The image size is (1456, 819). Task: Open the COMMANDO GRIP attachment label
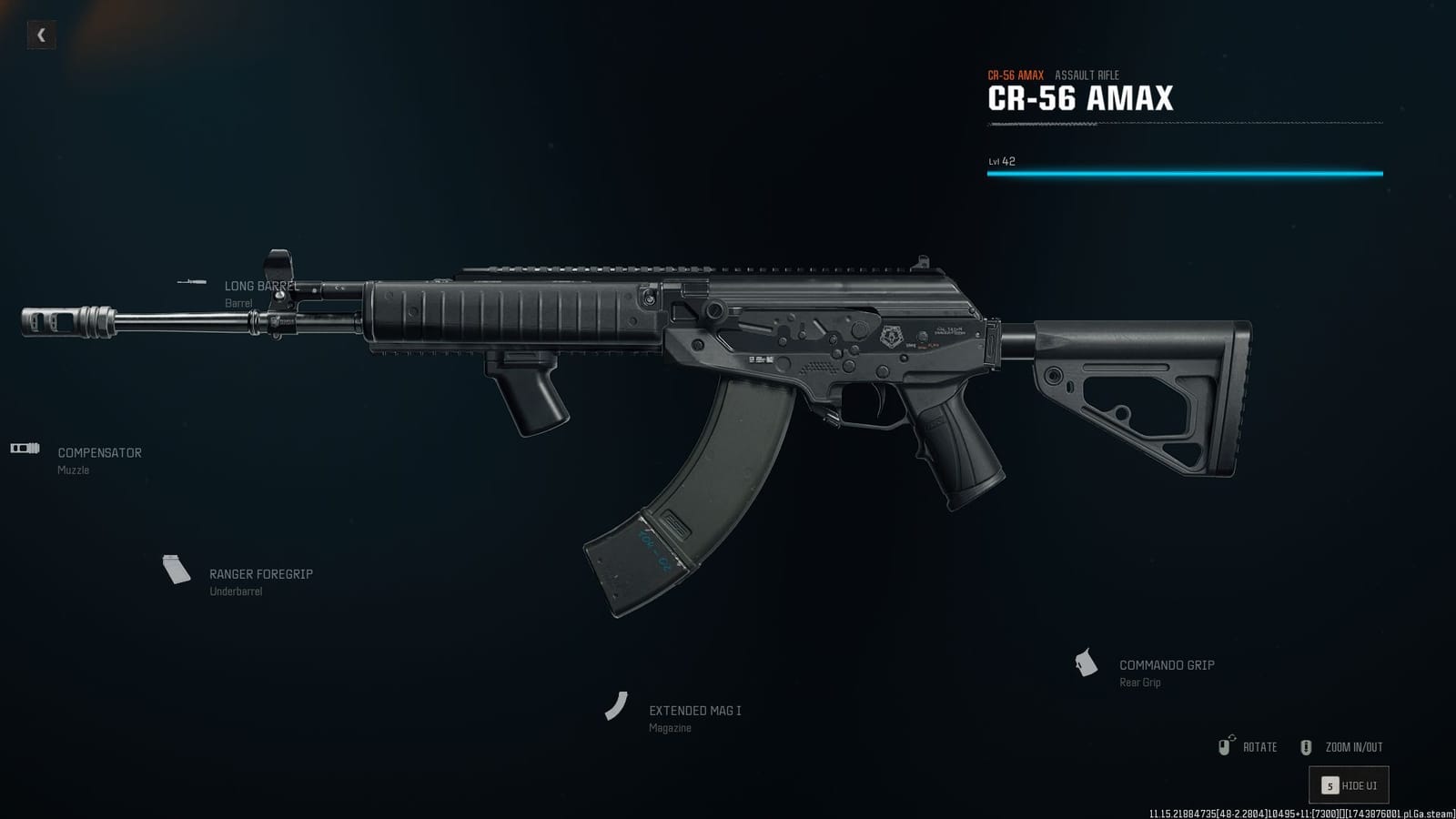1168,664
